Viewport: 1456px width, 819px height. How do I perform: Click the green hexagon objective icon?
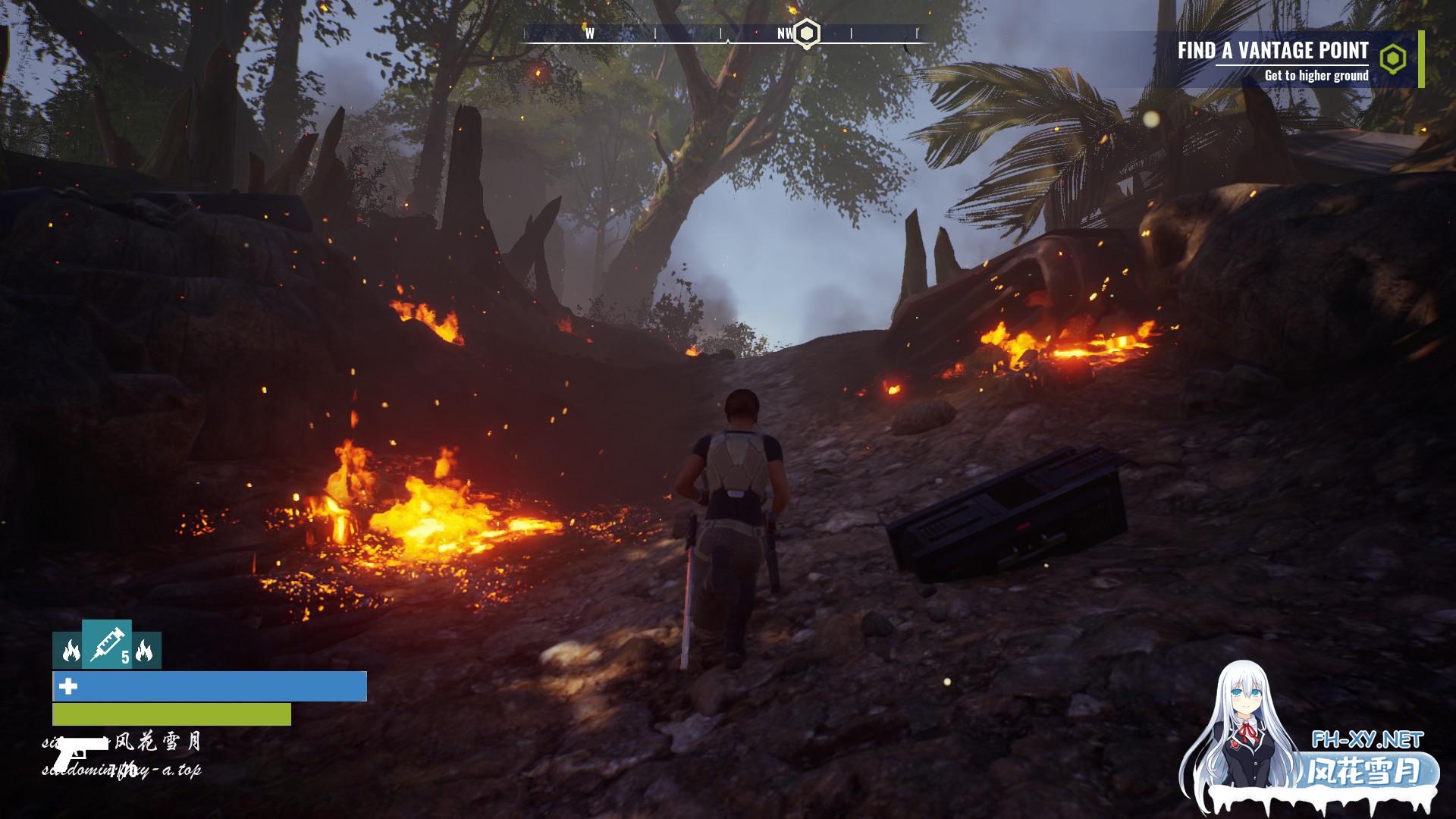[1392, 59]
